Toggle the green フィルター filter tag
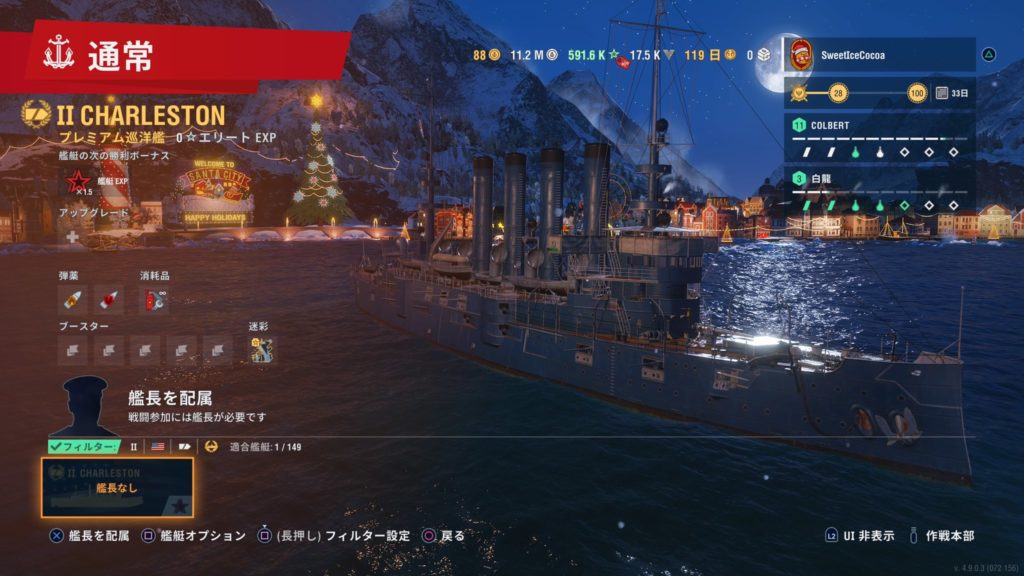 84,447
